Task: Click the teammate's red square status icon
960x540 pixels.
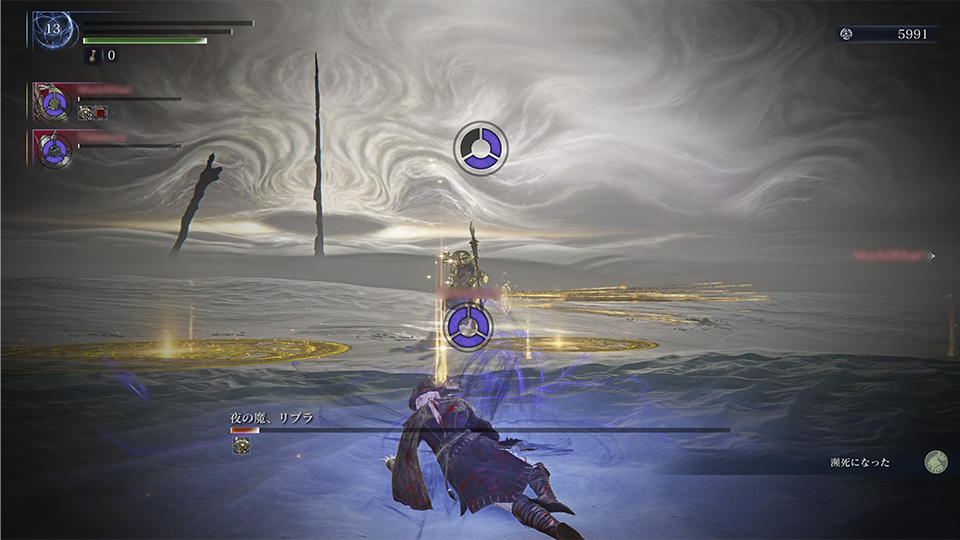Action: pyautogui.click(x=101, y=113)
